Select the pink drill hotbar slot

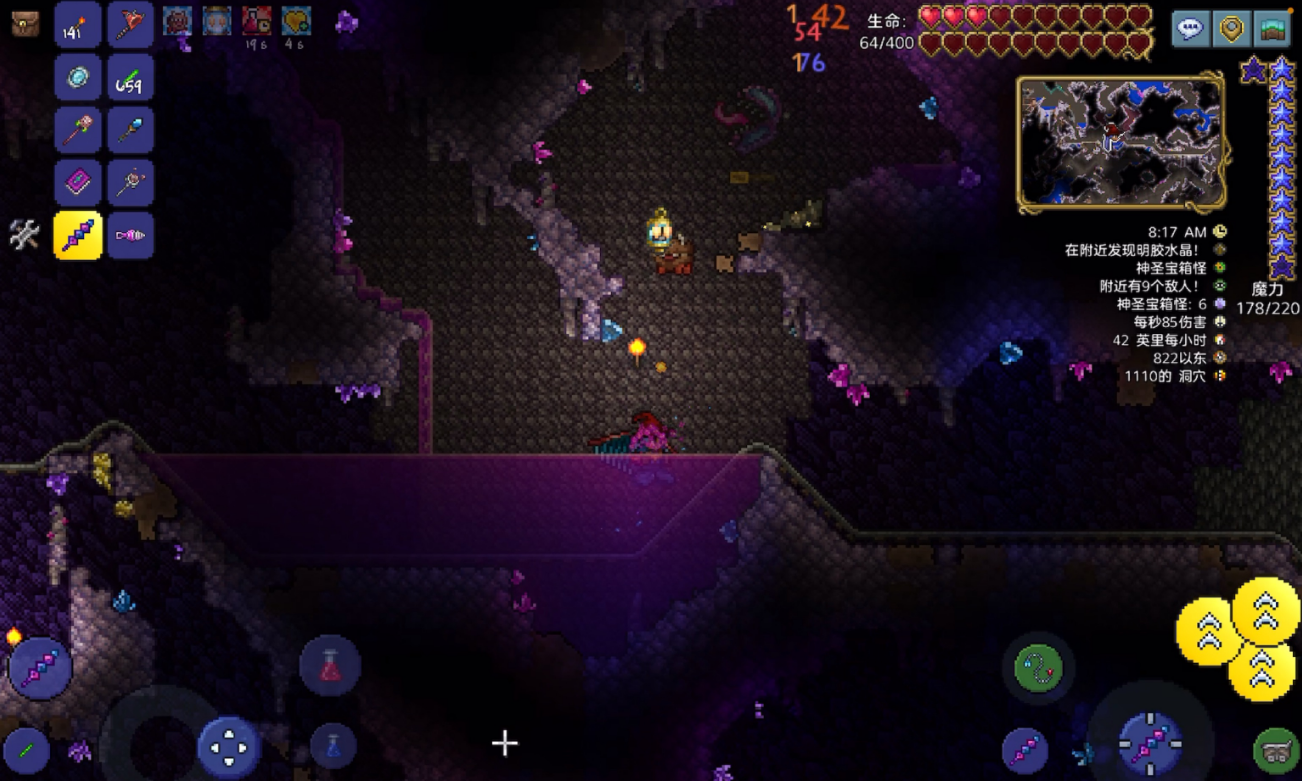pyautogui.click(x=130, y=236)
